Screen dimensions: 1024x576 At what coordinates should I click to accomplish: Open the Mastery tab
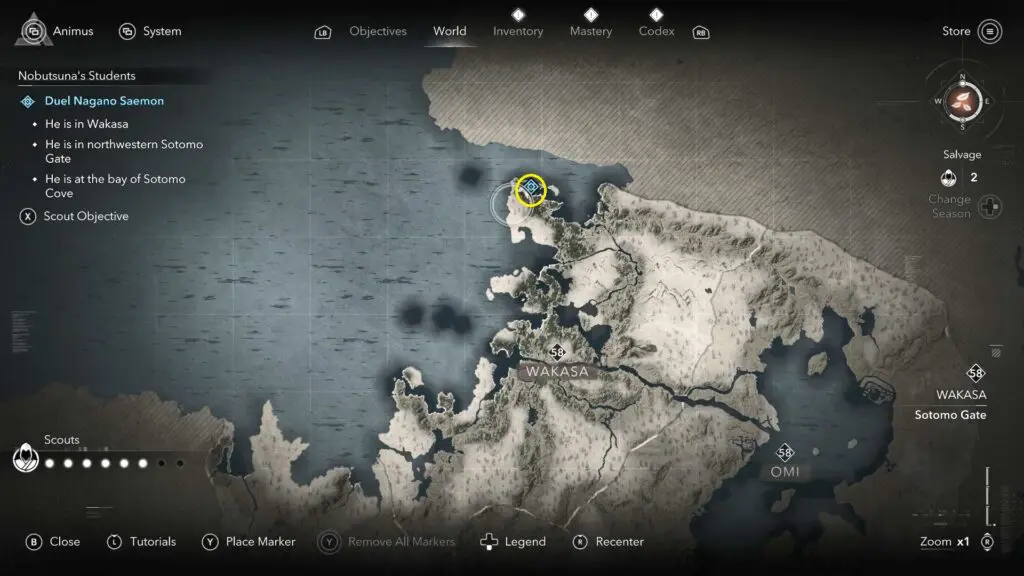[x=590, y=31]
